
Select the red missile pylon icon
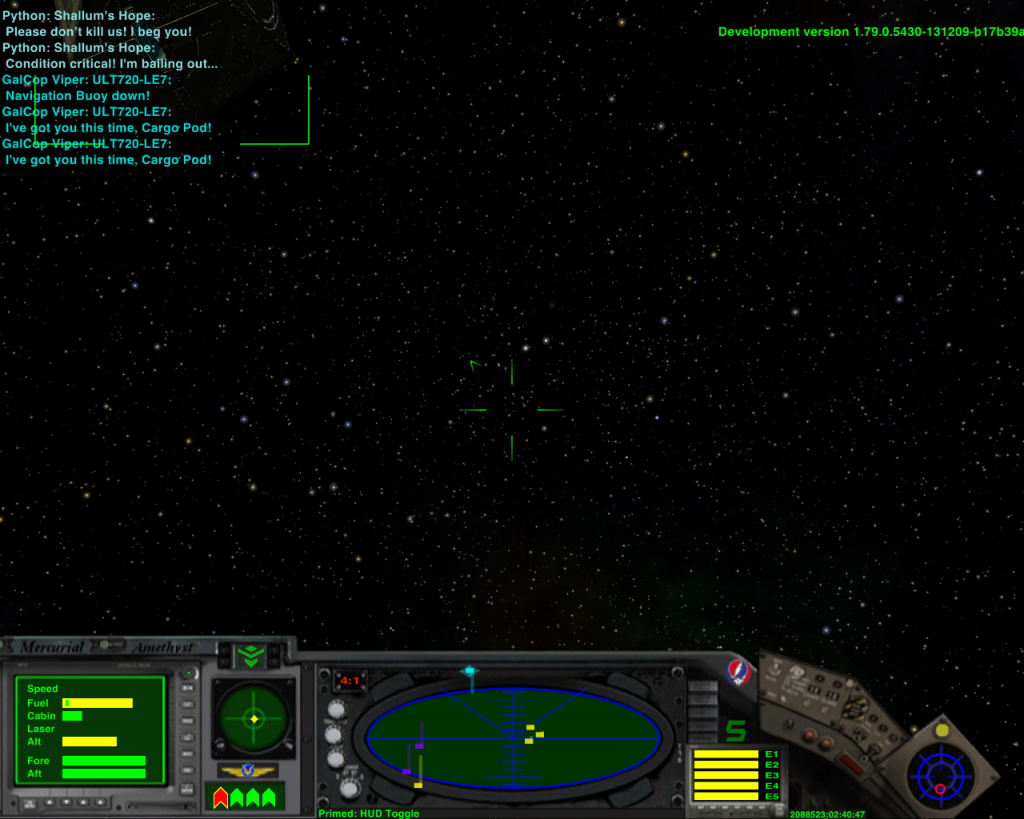pos(221,797)
